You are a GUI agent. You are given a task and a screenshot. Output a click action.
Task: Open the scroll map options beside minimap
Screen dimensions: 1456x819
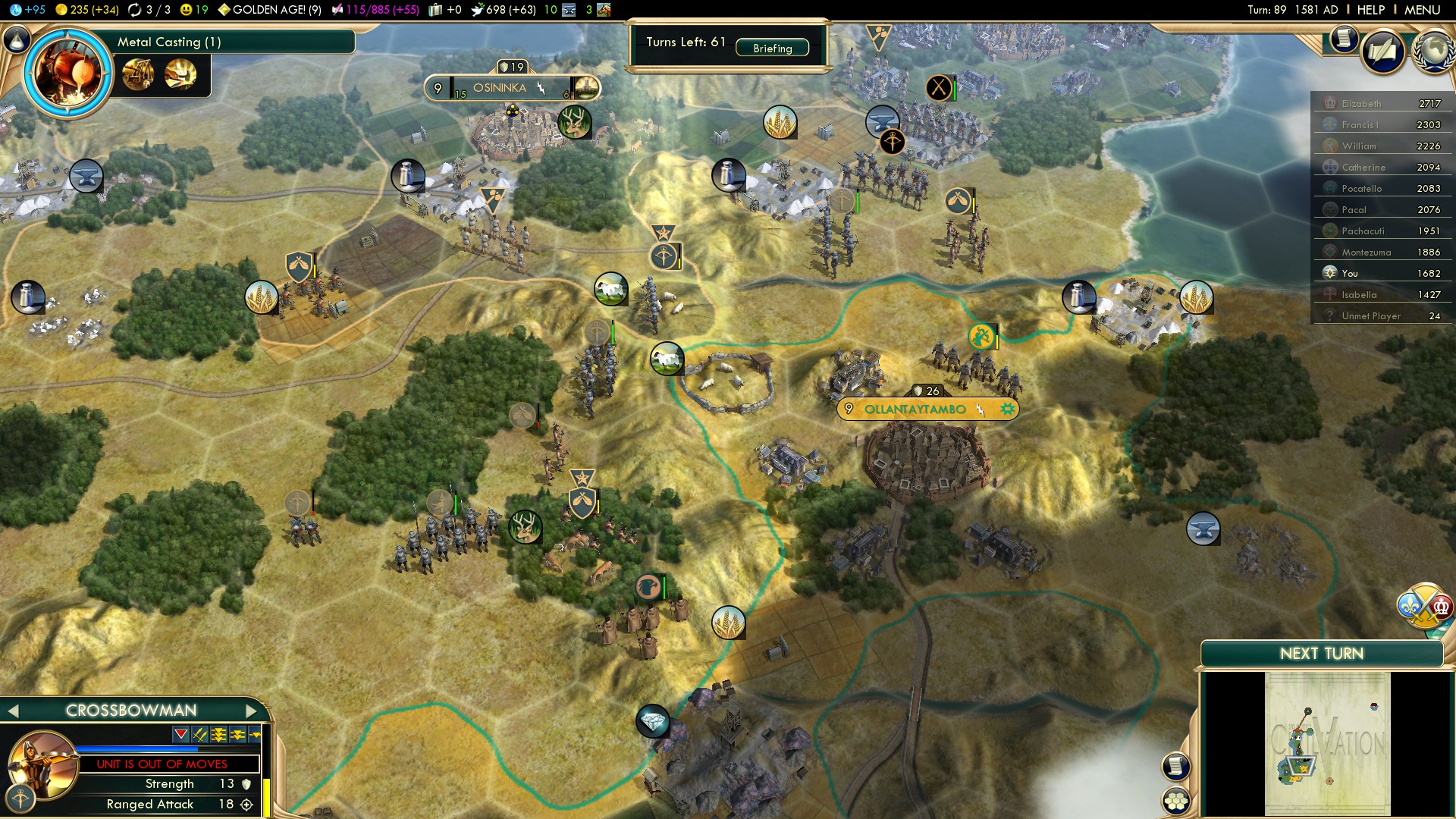coord(1175,766)
